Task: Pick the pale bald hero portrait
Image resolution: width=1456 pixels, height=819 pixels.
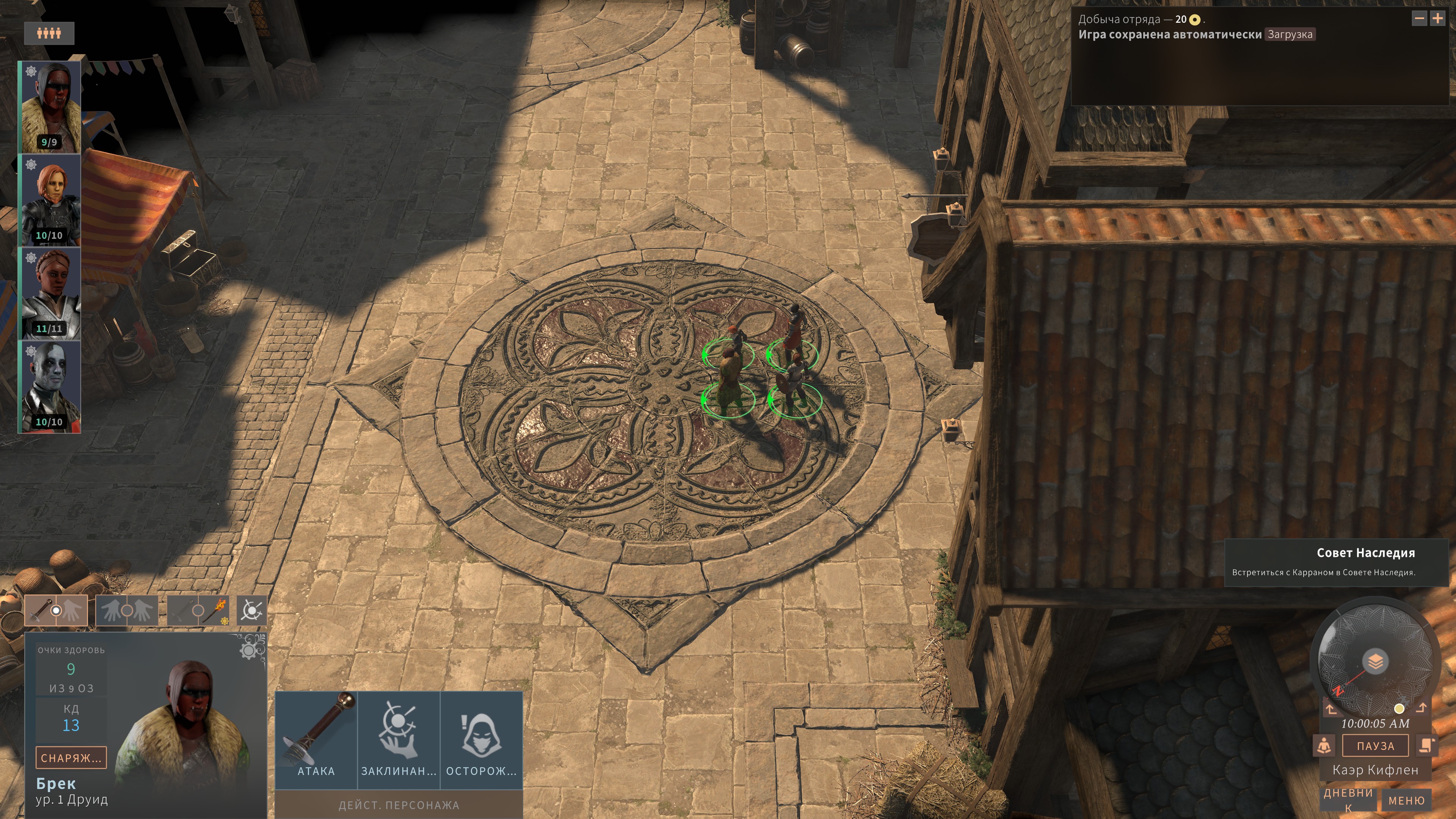Action: (50, 387)
